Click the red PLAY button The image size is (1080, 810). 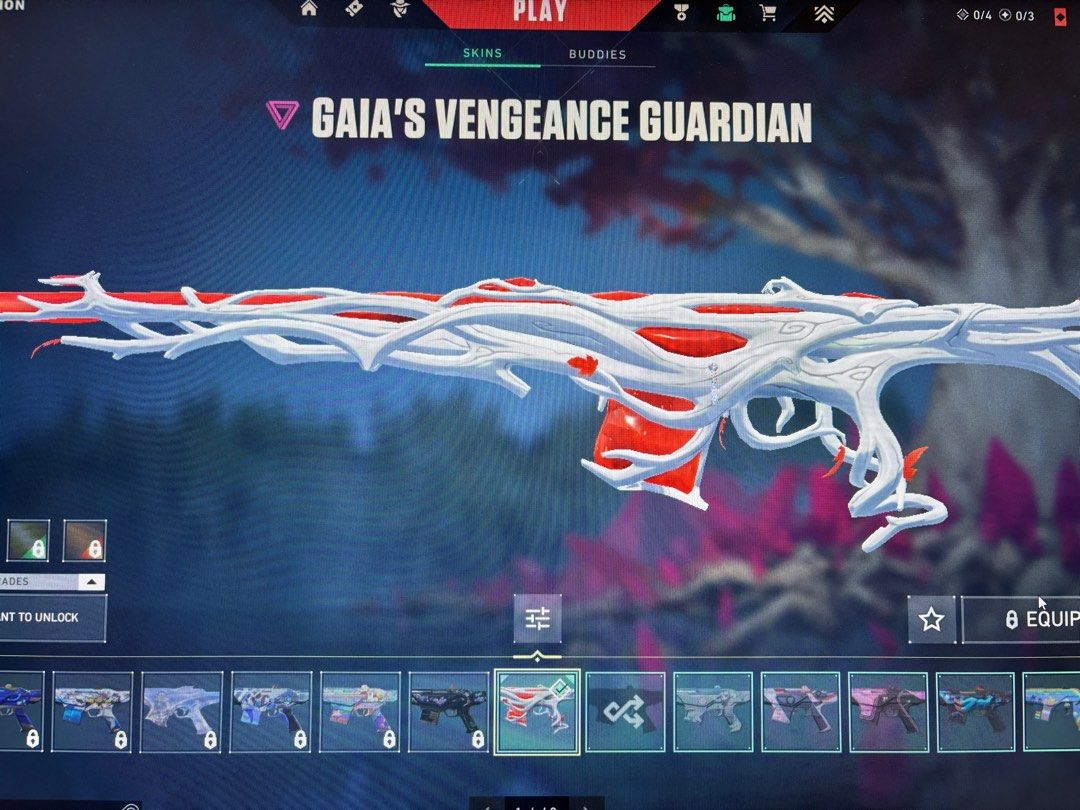(x=540, y=13)
